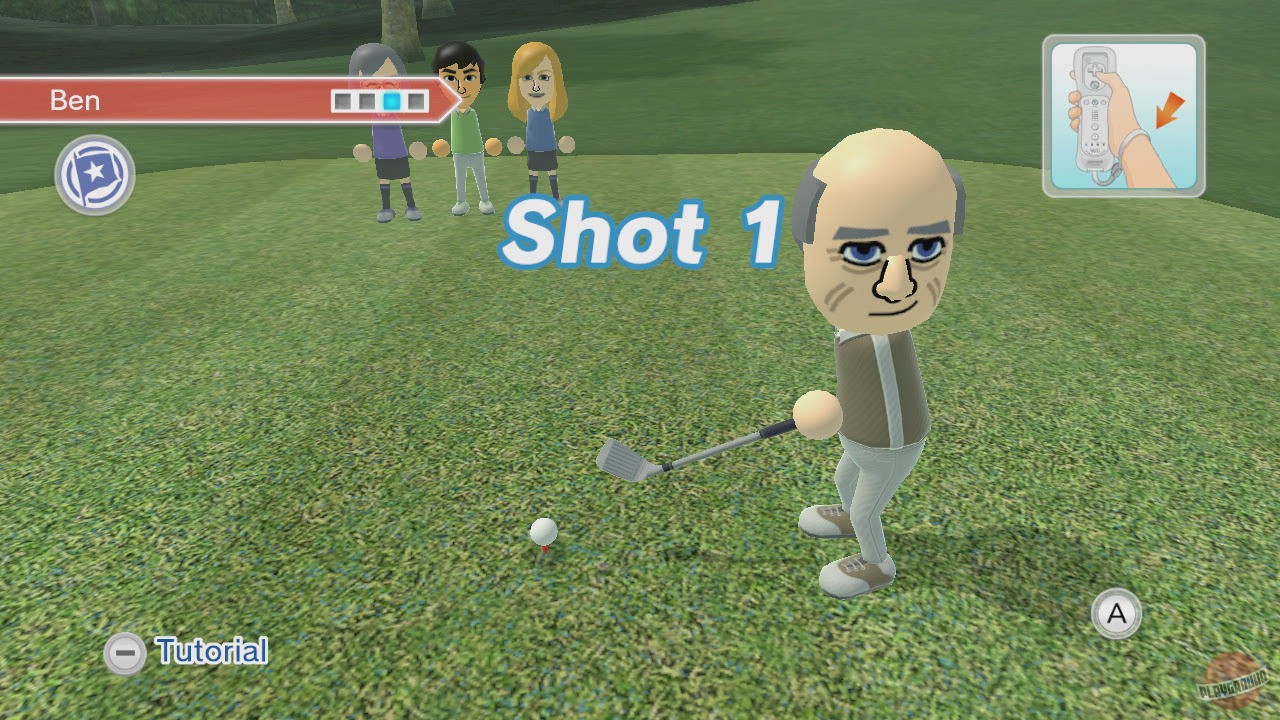Toggle the last segment of the power meter bar

click(416, 100)
